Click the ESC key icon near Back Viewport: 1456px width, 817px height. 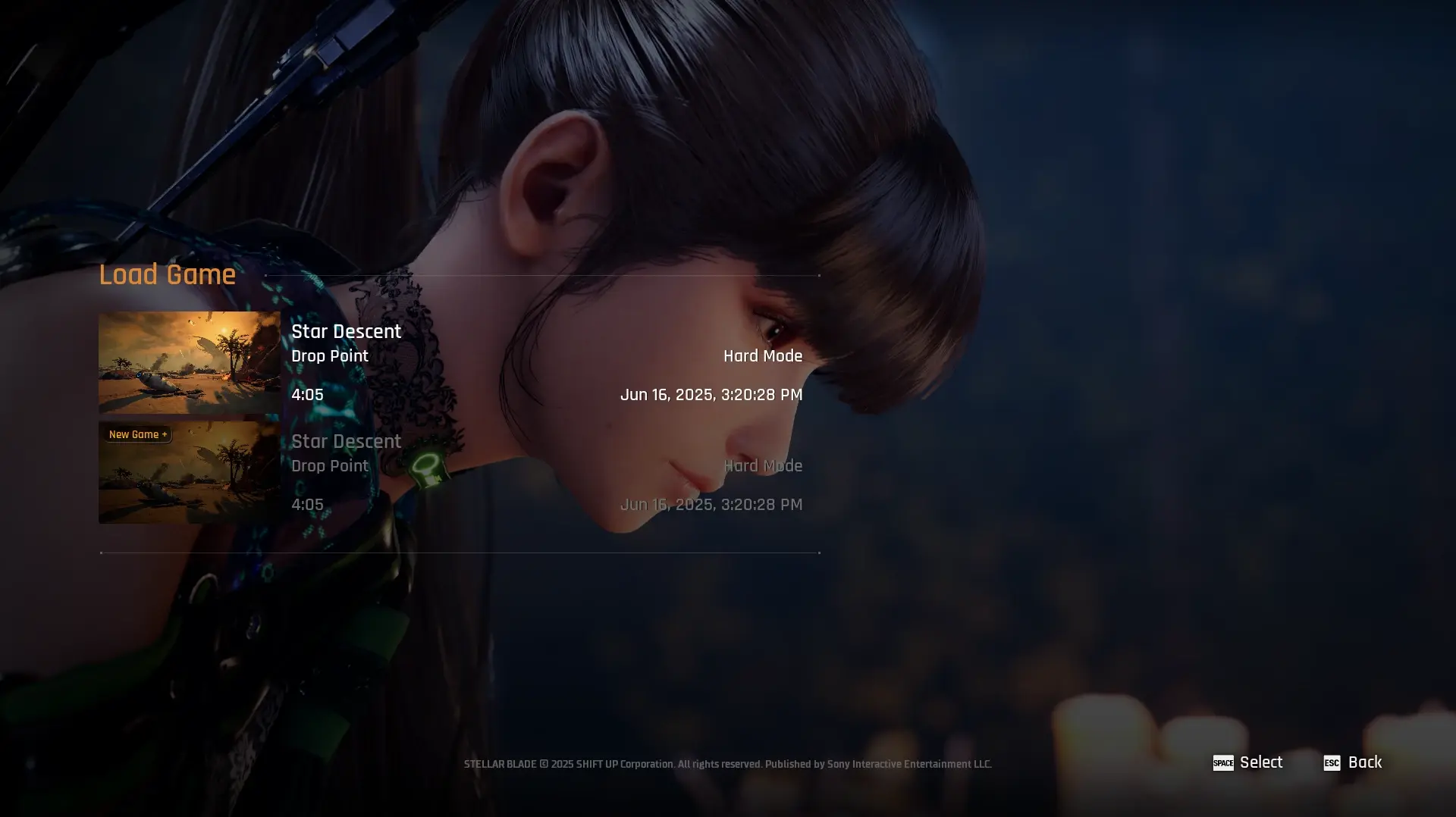(1332, 762)
